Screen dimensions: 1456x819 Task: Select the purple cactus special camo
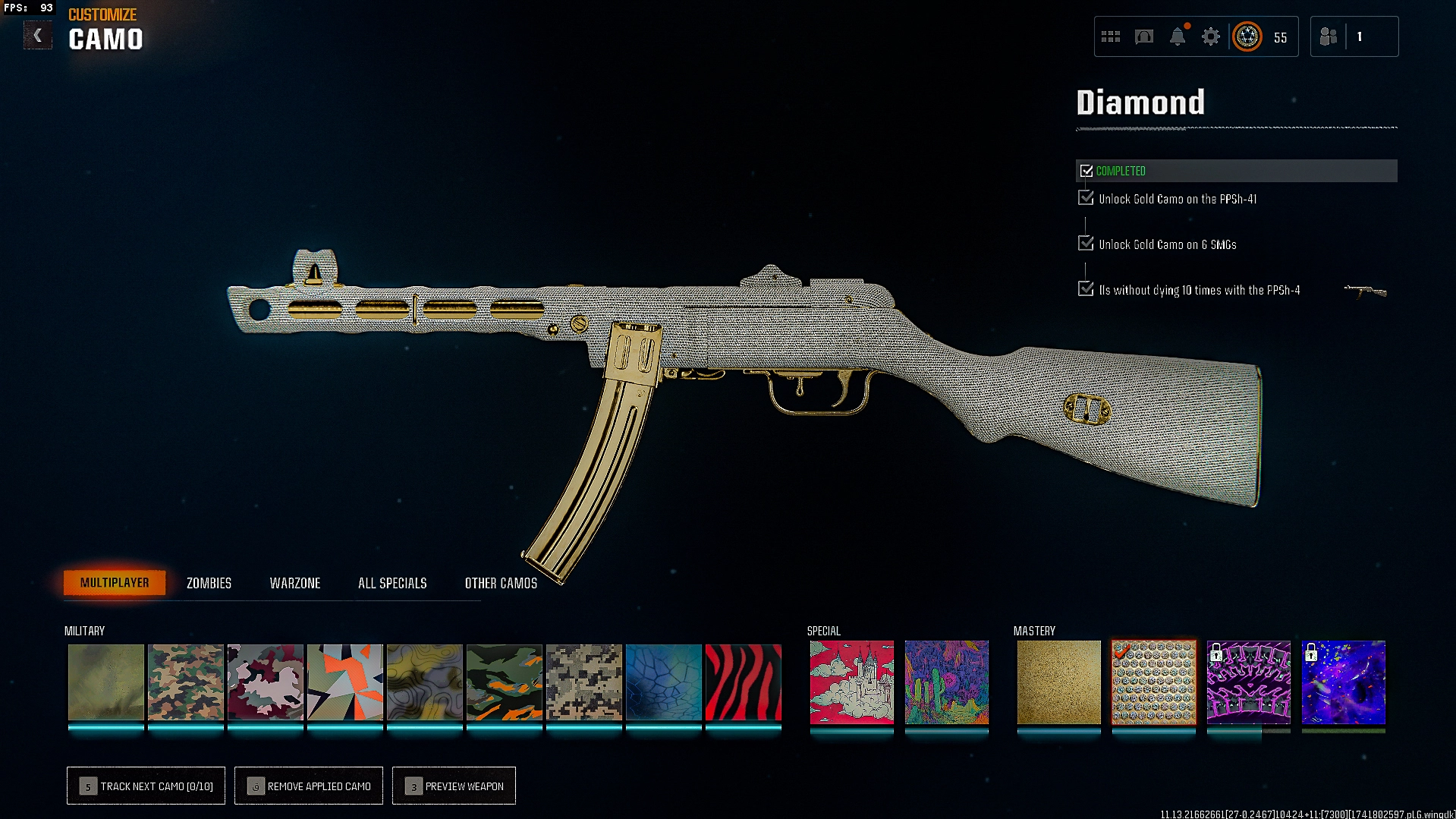click(946, 682)
